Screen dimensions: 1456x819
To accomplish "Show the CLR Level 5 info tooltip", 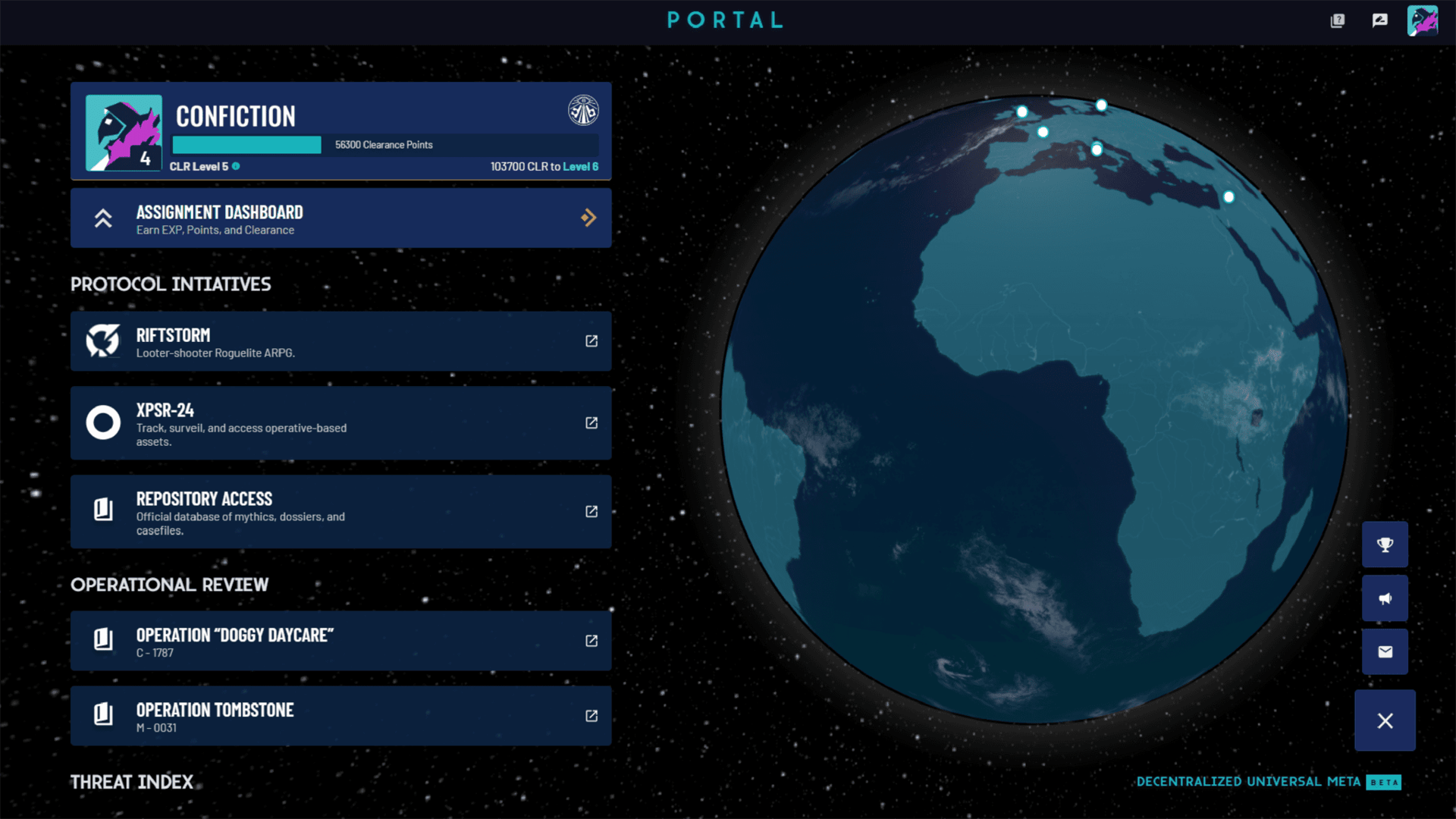I will tap(235, 166).
